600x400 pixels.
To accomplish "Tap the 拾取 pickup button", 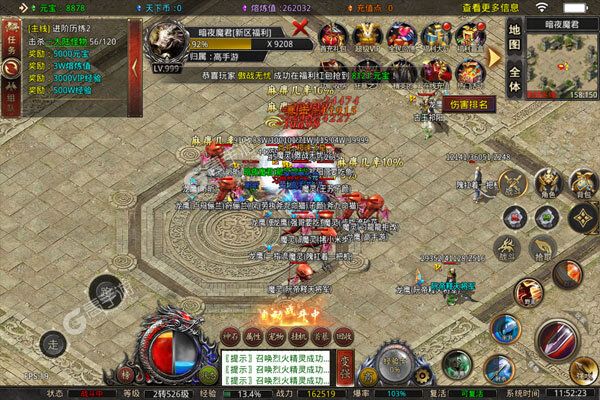I will tap(542, 248).
